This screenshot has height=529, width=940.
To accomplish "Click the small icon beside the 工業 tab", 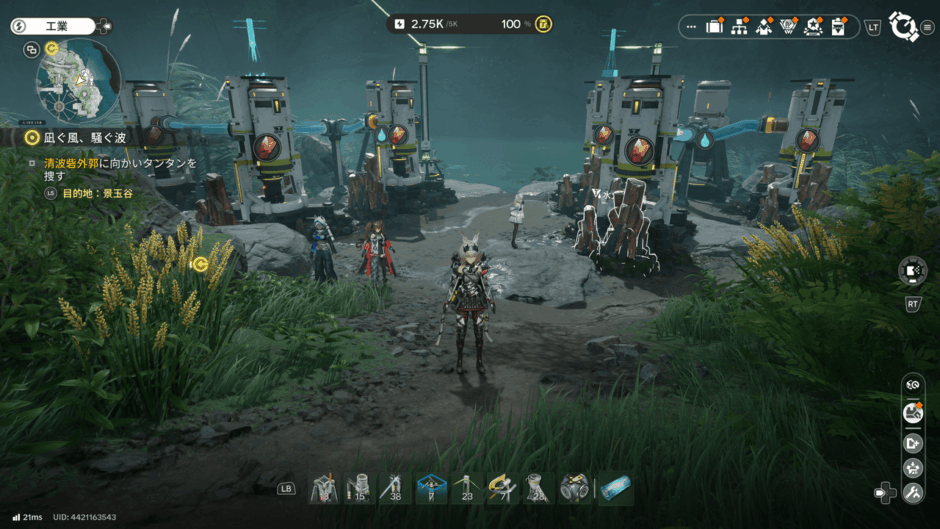I will [106, 26].
